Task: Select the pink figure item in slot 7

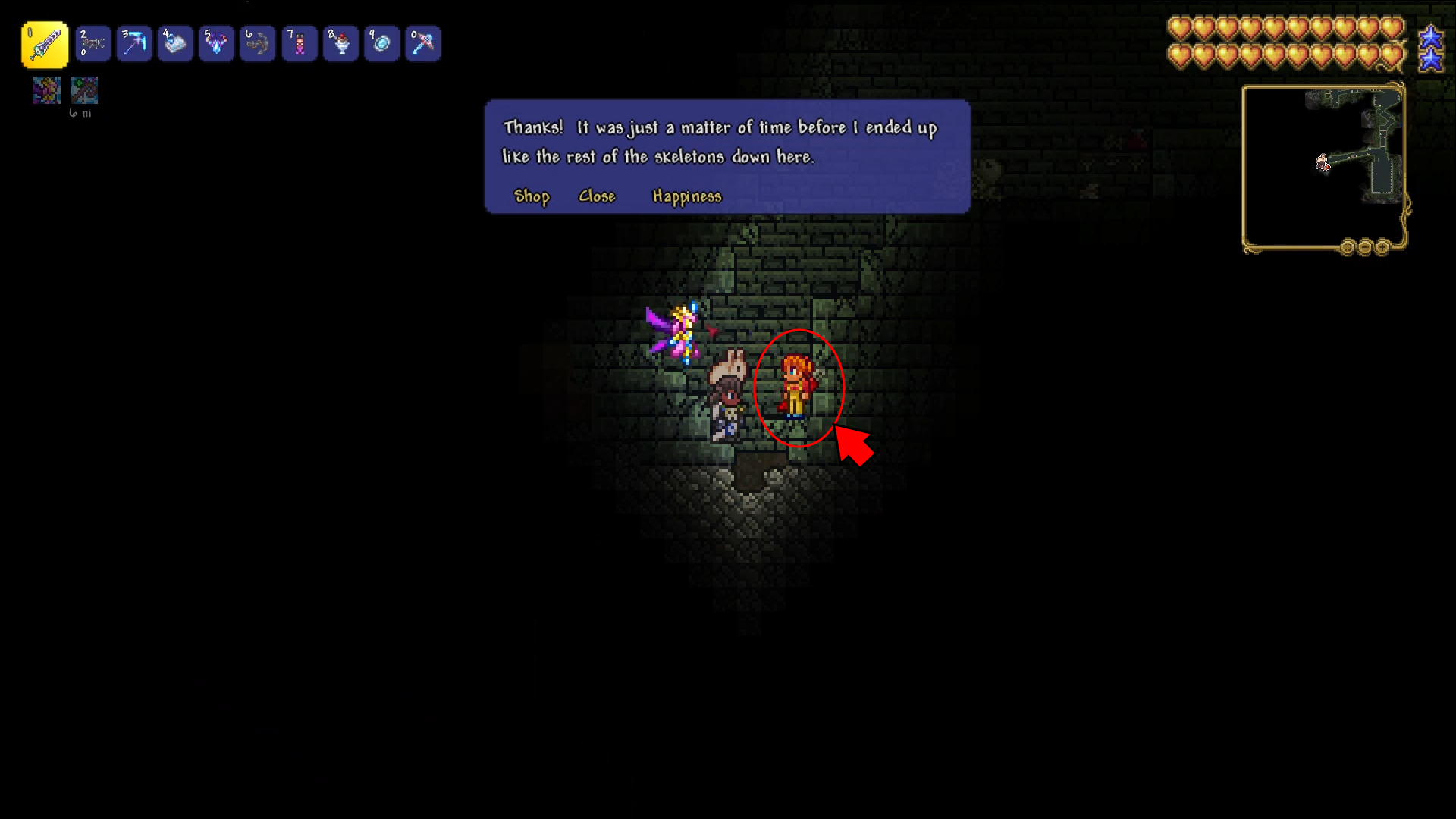Action: [299, 44]
